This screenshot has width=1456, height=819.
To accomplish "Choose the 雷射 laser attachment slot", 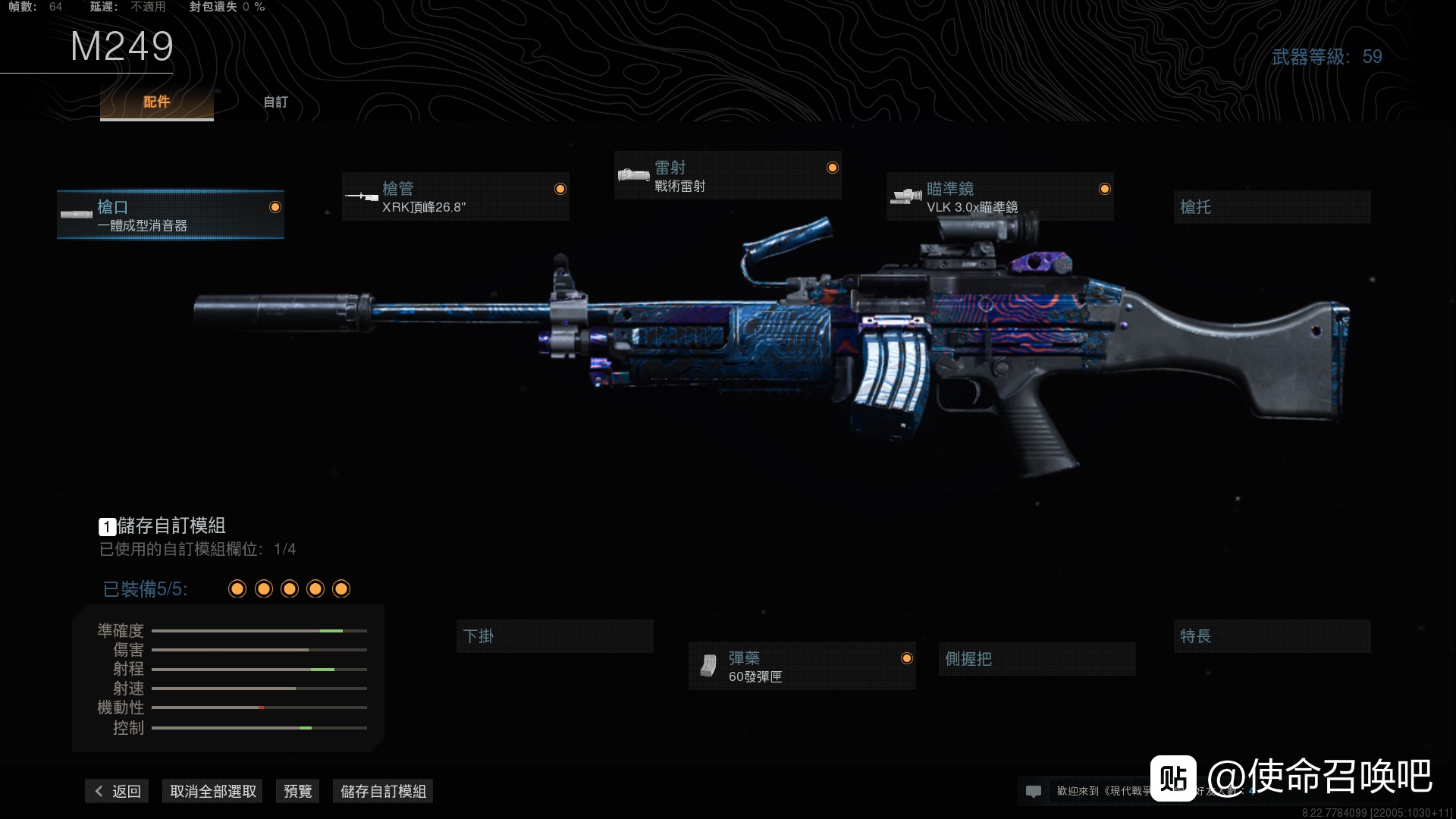I will click(727, 176).
